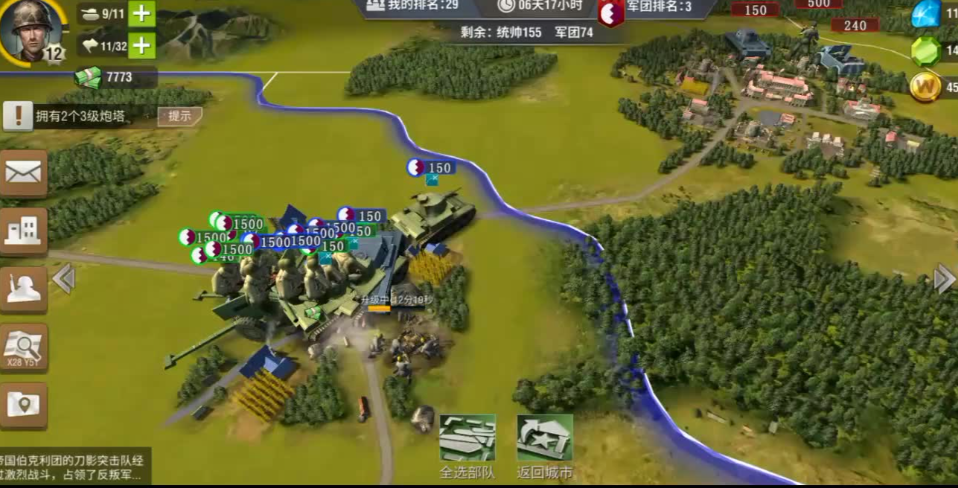Open the map location bookmarks folder
The image size is (958, 488).
tap(23, 405)
